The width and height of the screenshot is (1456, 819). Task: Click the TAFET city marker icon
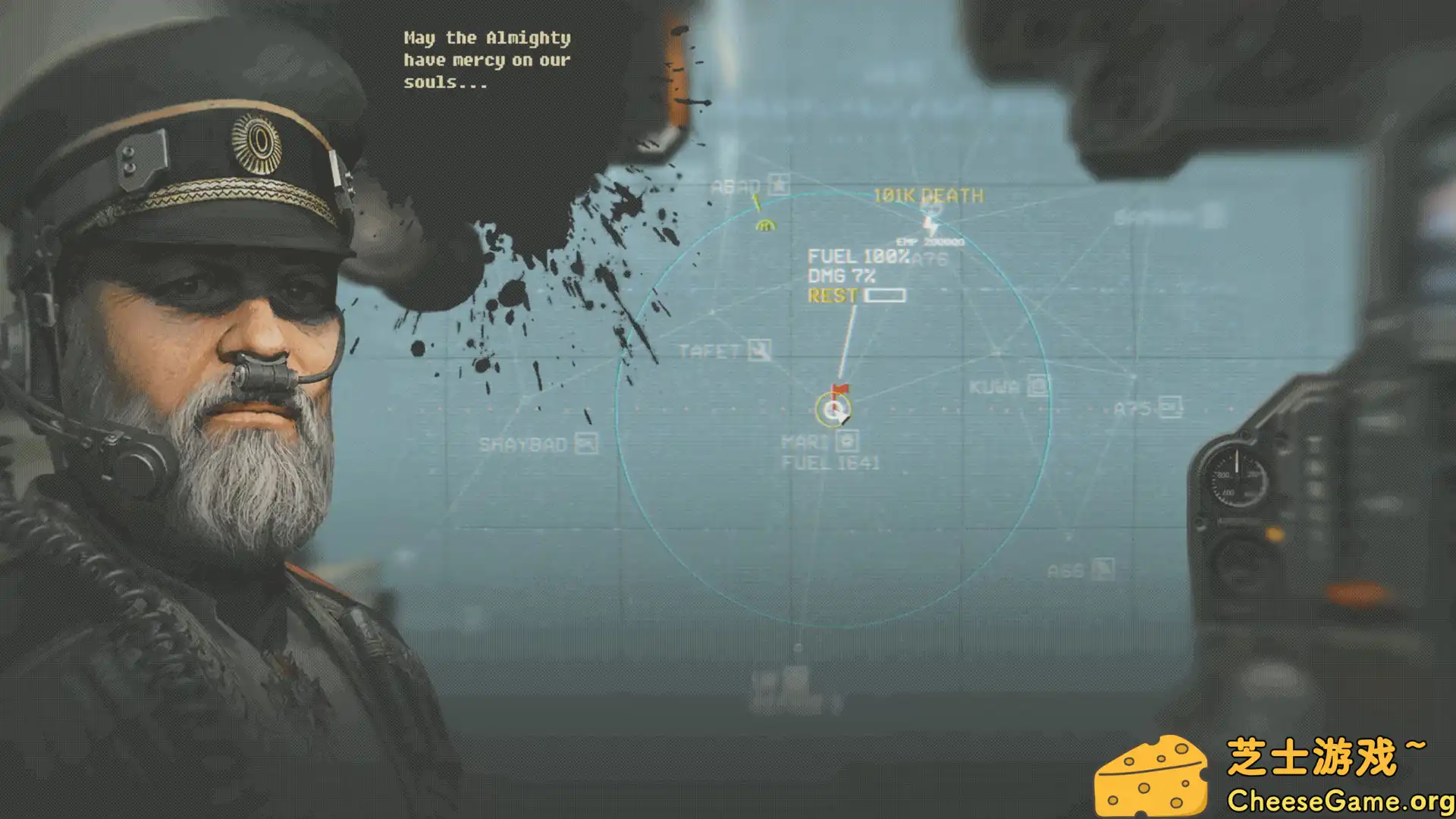(x=757, y=349)
